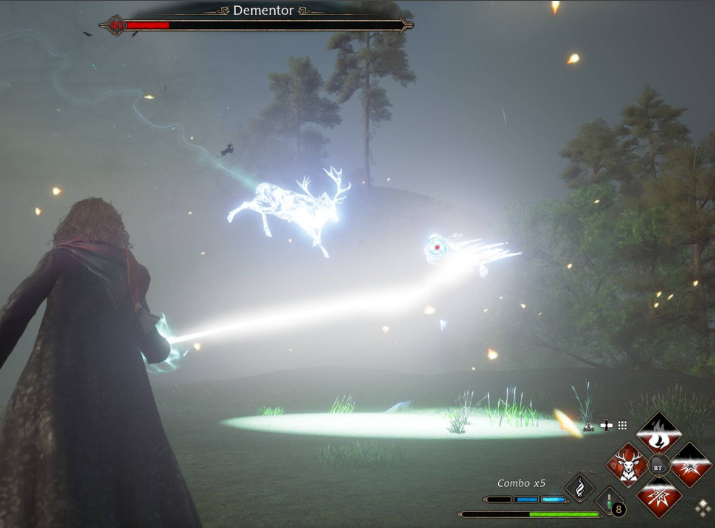Activate the stag Patronus spell slot
The image size is (715, 528).
[x=629, y=465]
